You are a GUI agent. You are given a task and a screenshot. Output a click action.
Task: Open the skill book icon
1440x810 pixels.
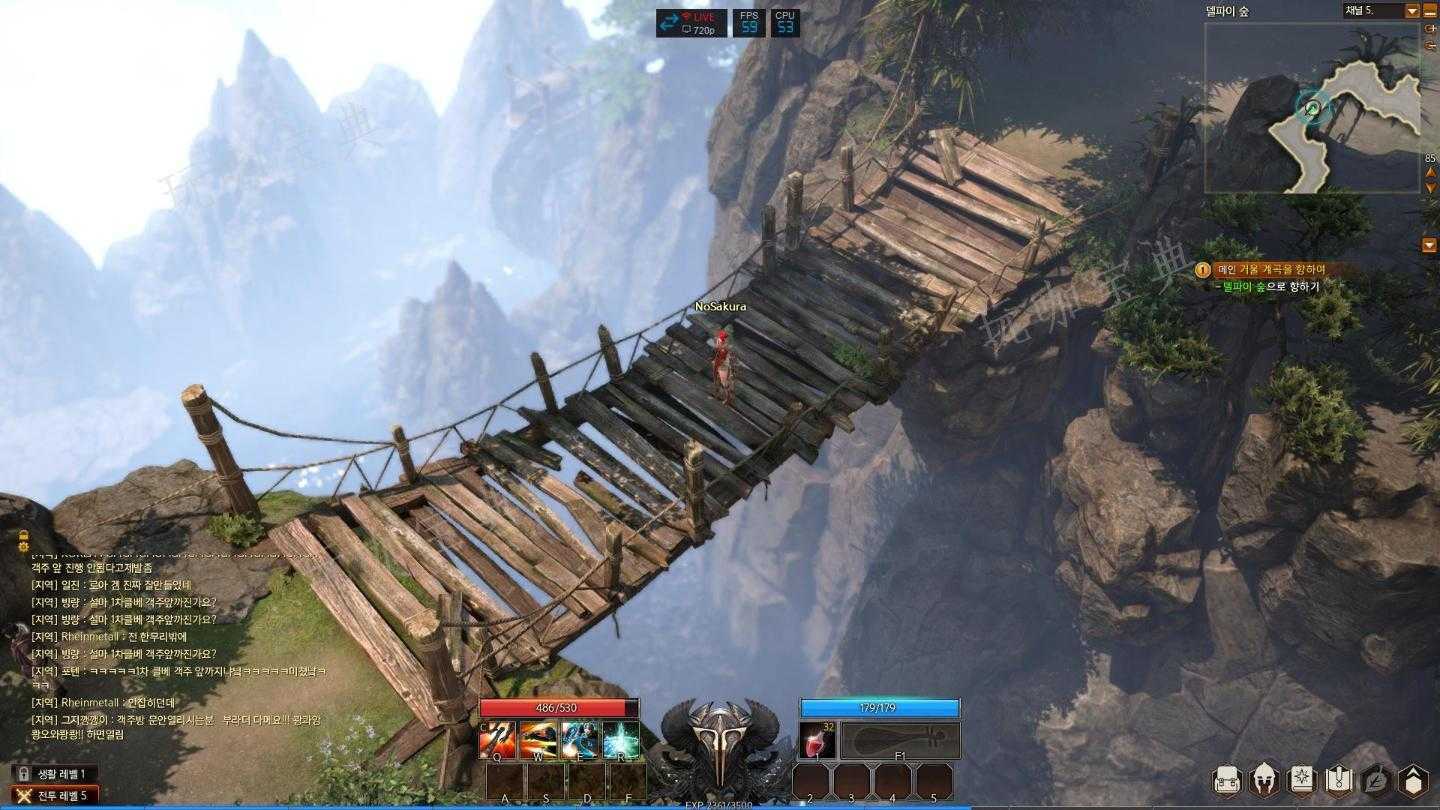pos(1302,780)
